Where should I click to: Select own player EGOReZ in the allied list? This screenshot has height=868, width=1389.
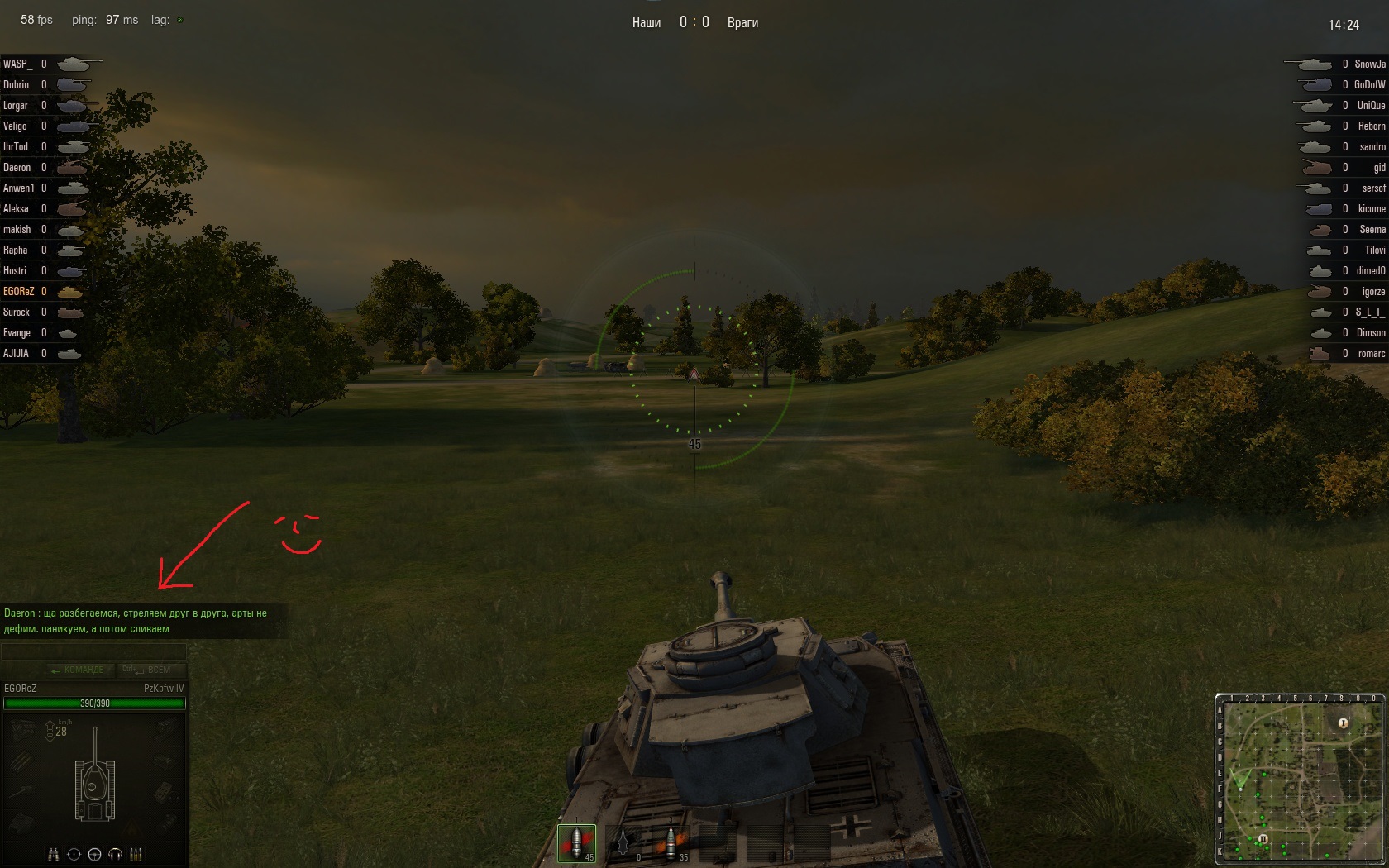[19, 292]
